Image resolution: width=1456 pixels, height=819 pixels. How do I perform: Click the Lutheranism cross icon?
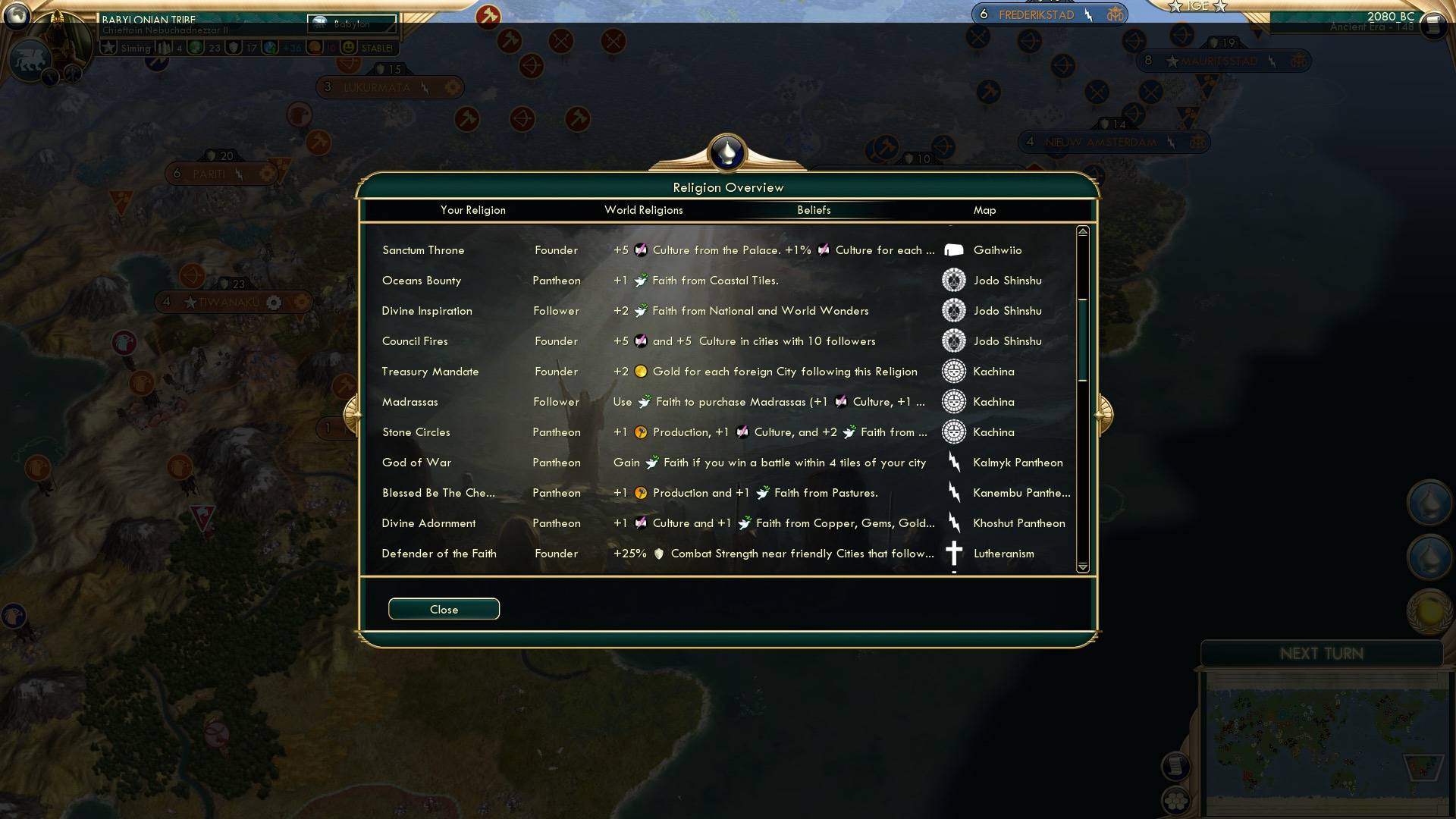[953, 554]
